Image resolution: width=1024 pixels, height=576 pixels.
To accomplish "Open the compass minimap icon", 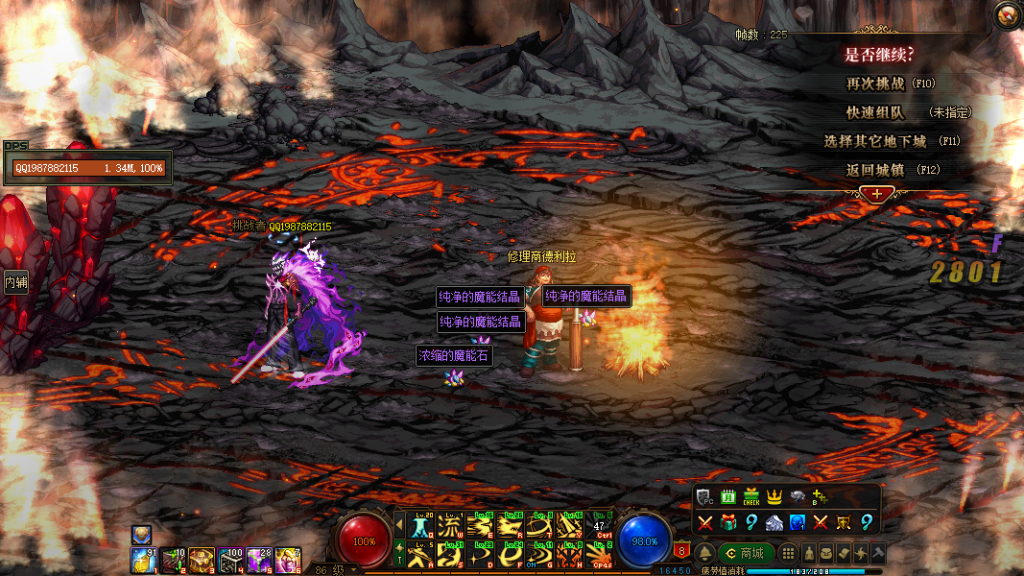I will [1007, 15].
